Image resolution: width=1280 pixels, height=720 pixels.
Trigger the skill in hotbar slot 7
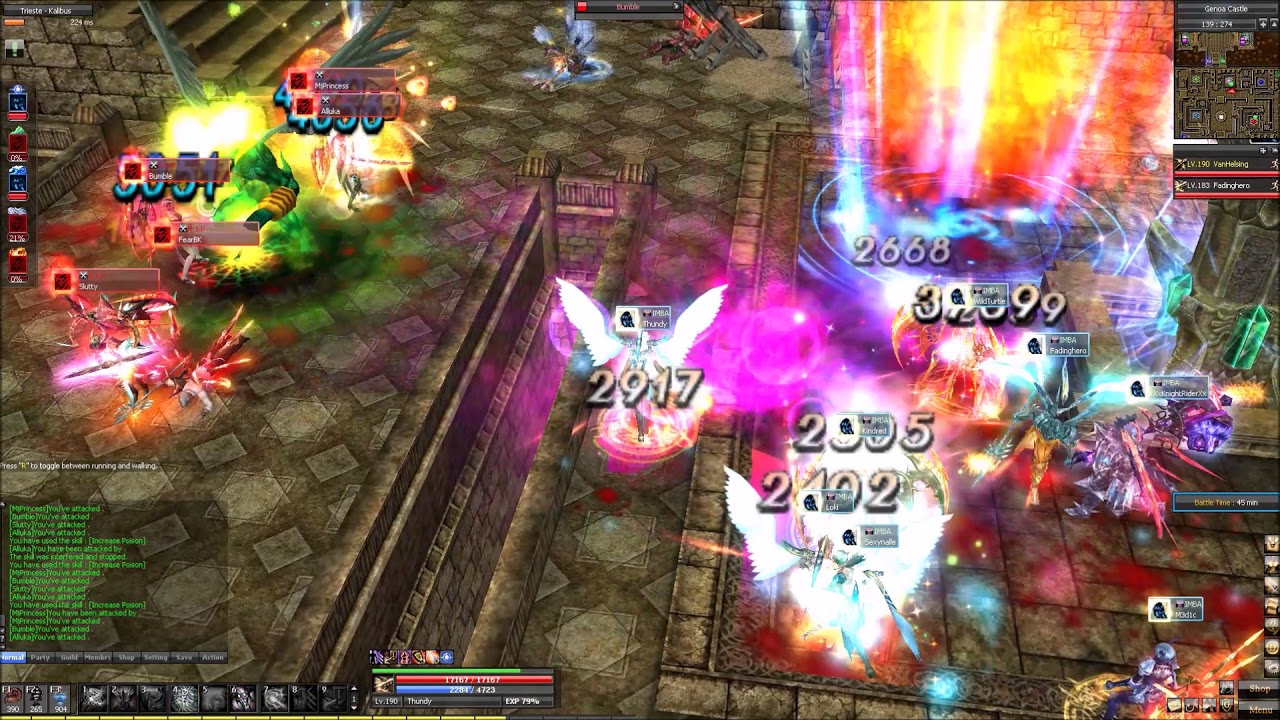click(x=273, y=697)
